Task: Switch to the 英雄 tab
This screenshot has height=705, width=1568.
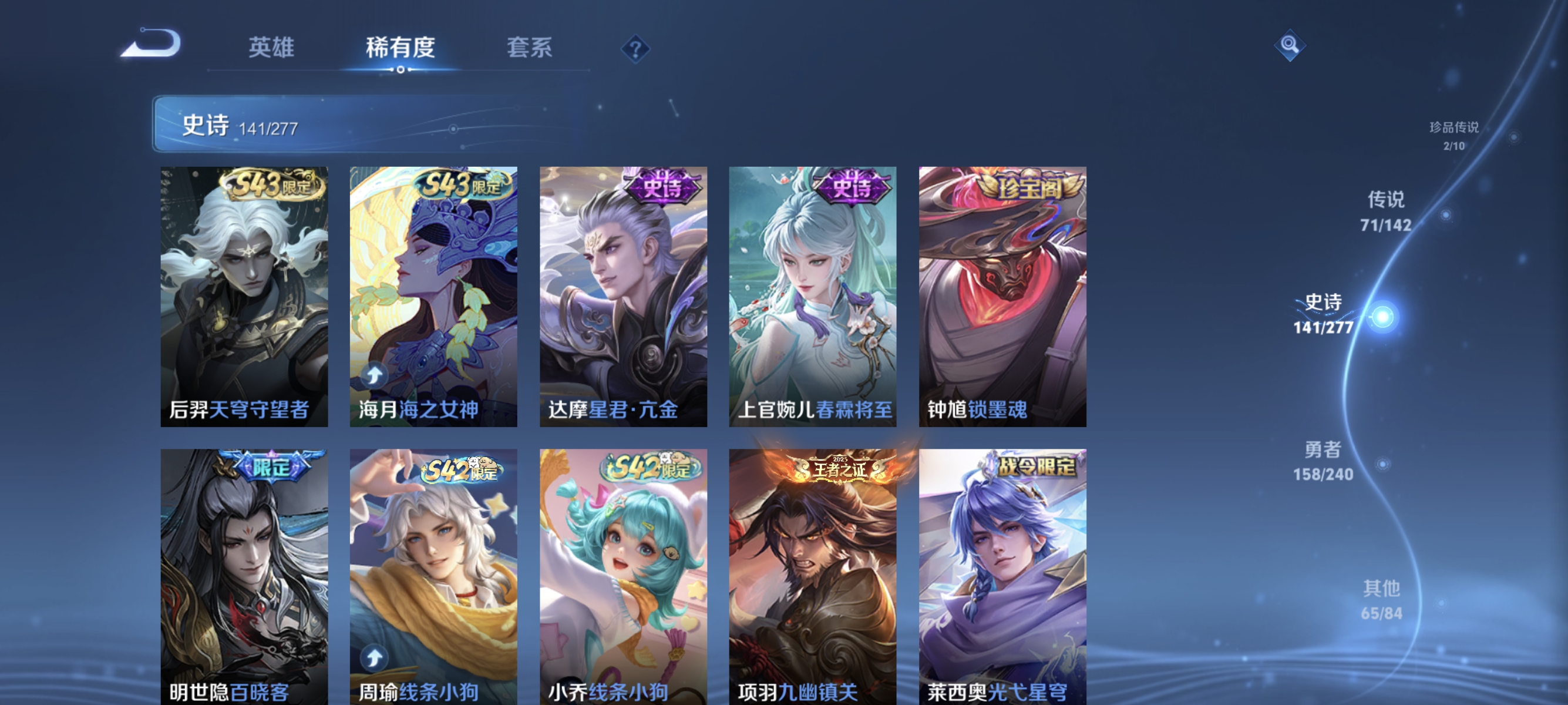Action: [x=270, y=49]
